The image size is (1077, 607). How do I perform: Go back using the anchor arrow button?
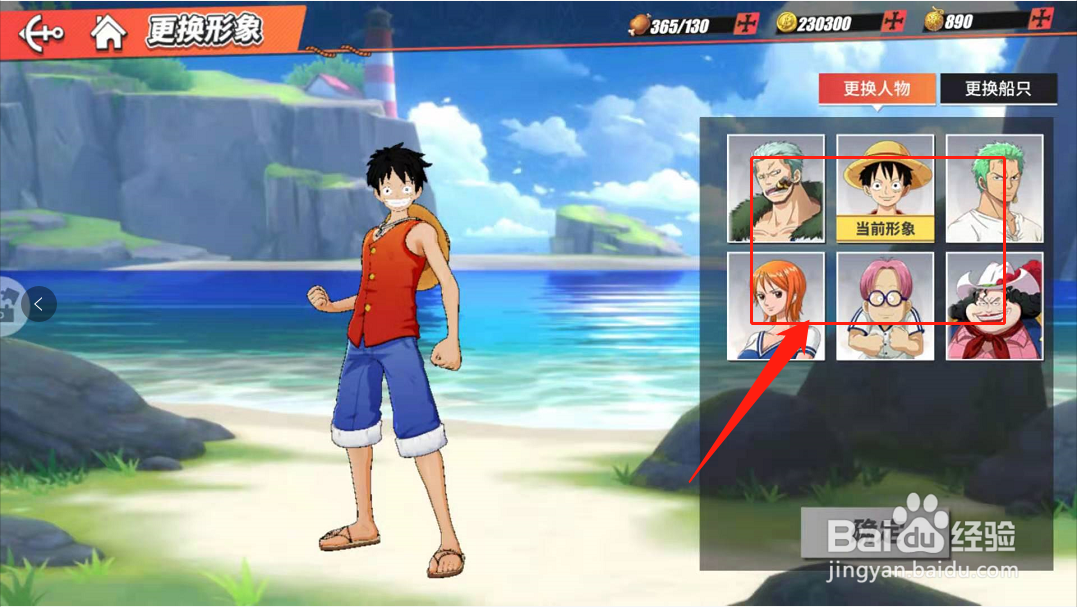coord(41,31)
